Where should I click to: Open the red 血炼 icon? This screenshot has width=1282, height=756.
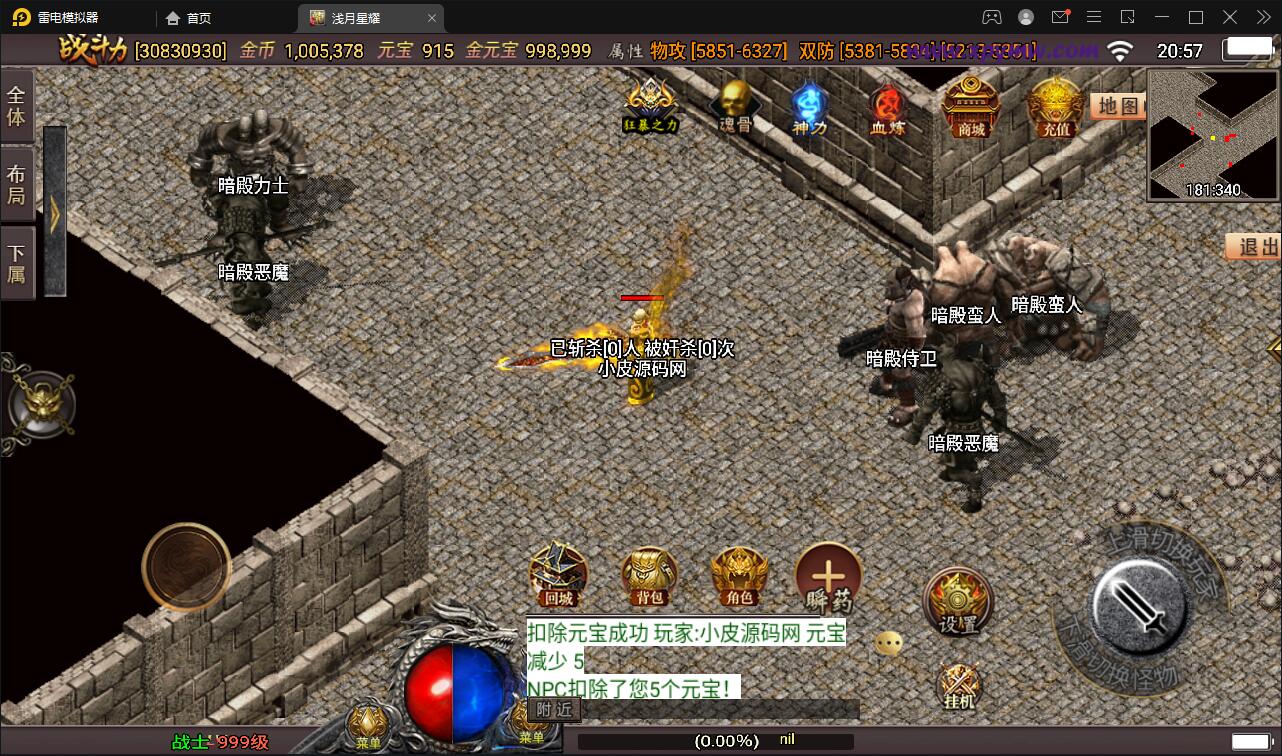[x=886, y=108]
